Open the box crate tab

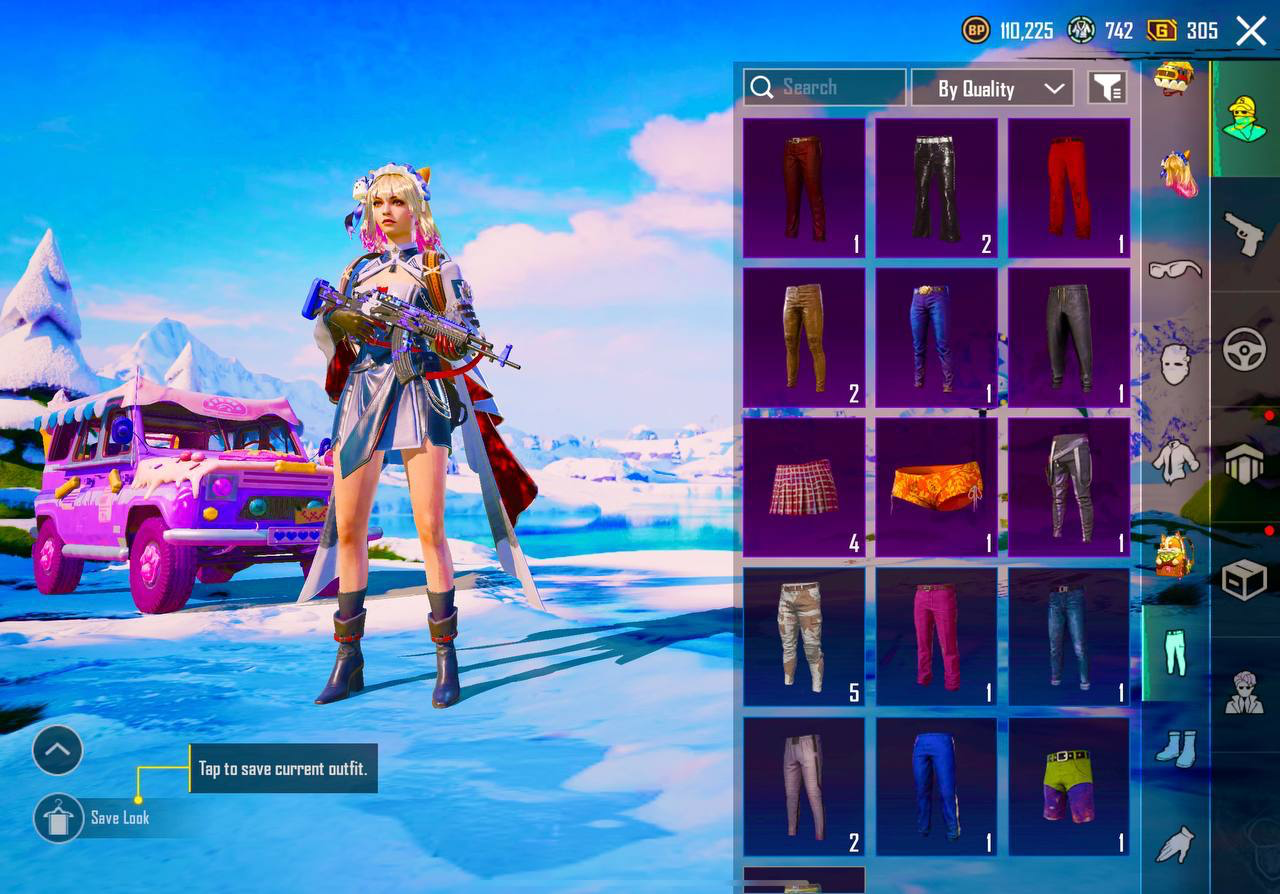(1245, 579)
